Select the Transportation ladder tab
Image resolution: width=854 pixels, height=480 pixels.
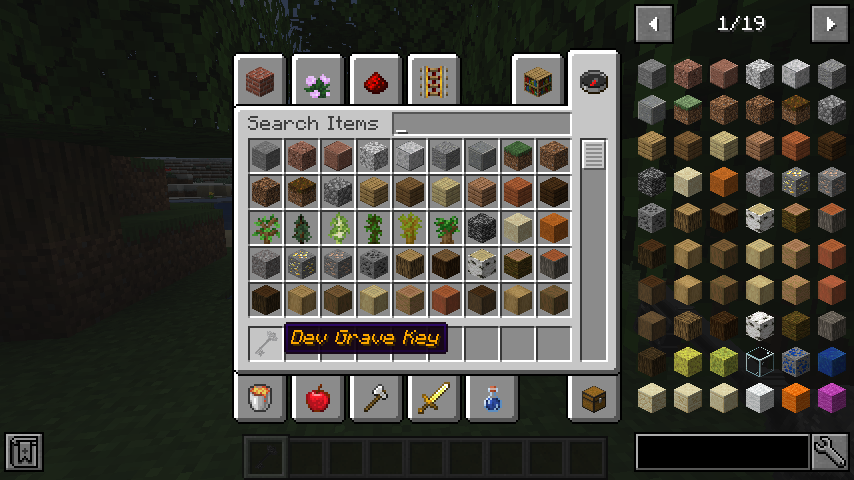(433, 81)
